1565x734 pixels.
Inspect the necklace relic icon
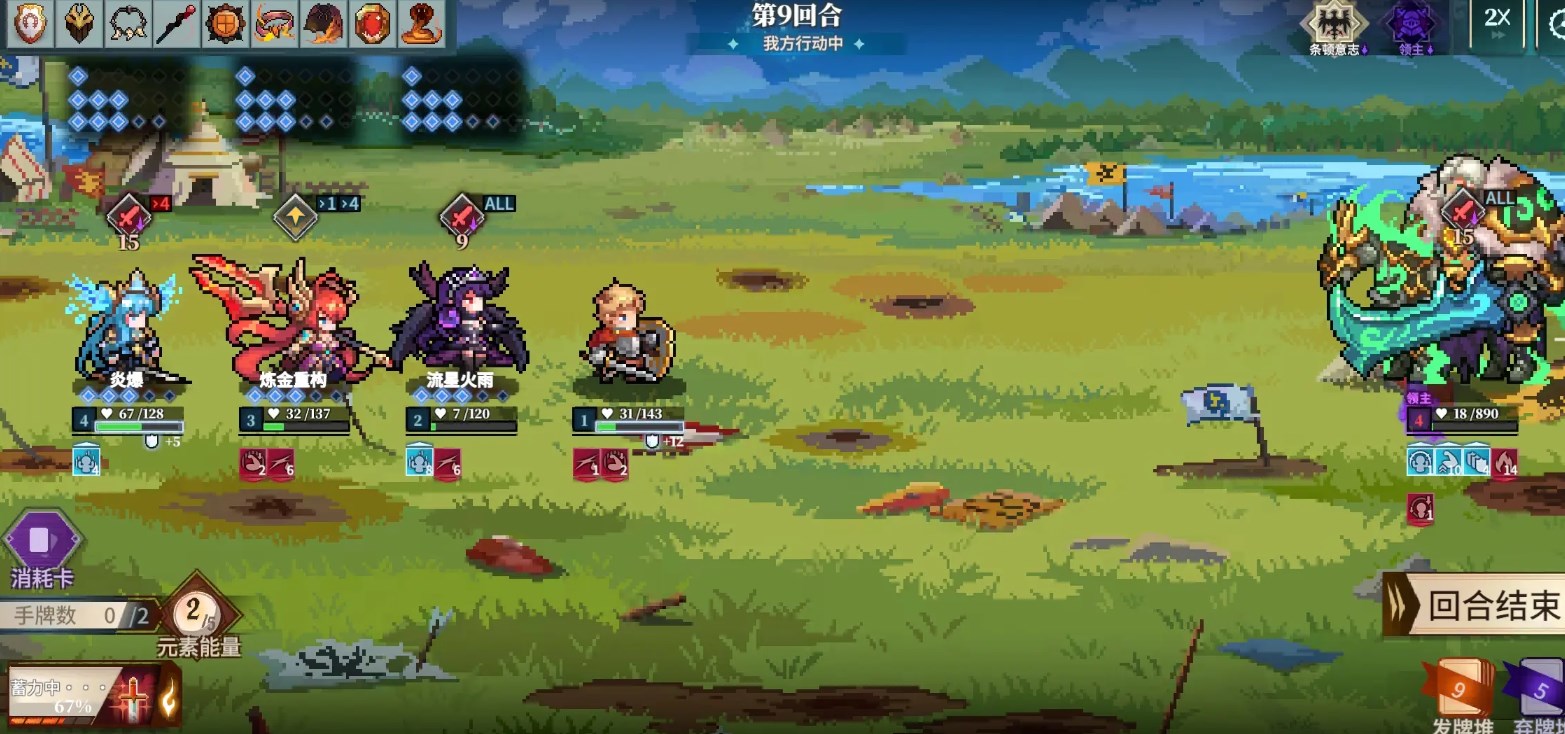127,22
